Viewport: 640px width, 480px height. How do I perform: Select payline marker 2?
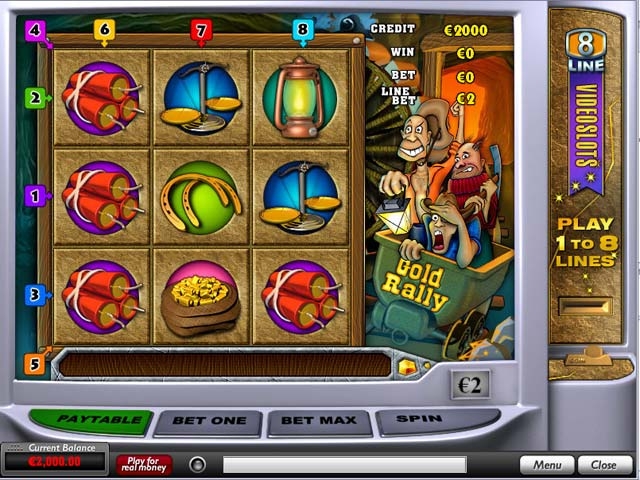(35, 98)
